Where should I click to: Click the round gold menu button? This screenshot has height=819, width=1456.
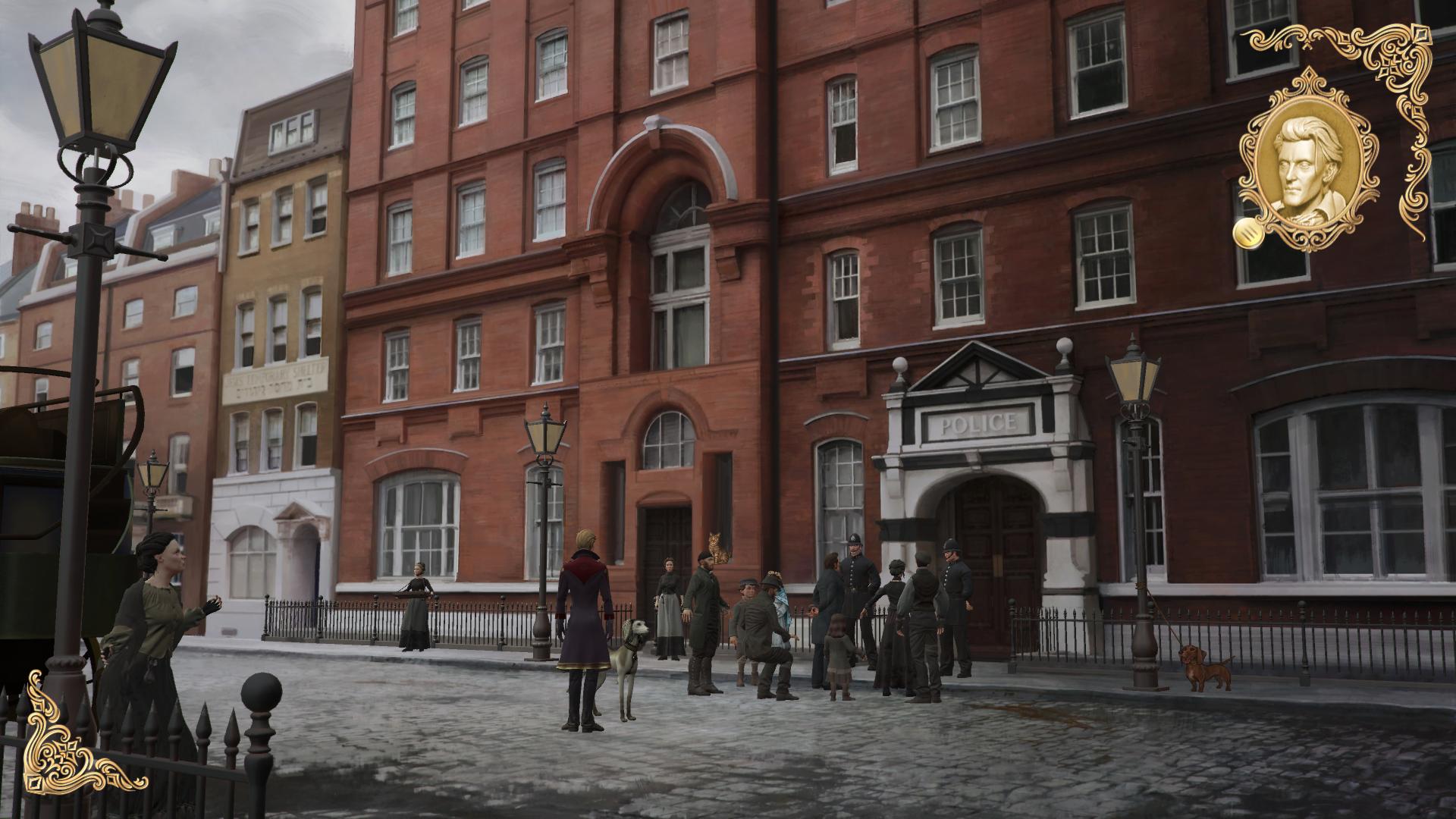click(1245, 233)
